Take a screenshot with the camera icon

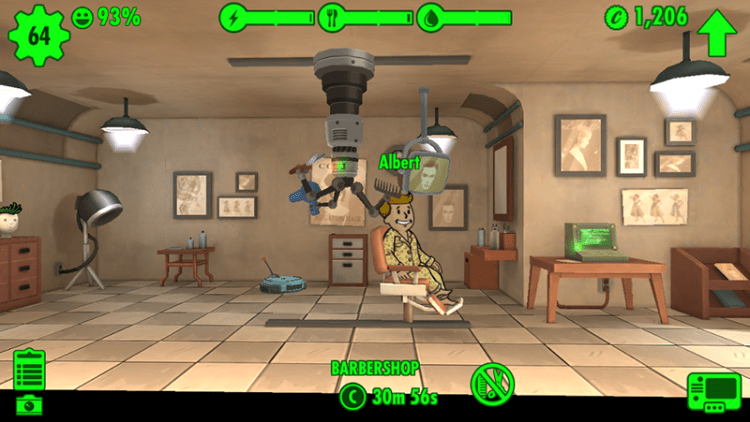click(x=29, y=404)
